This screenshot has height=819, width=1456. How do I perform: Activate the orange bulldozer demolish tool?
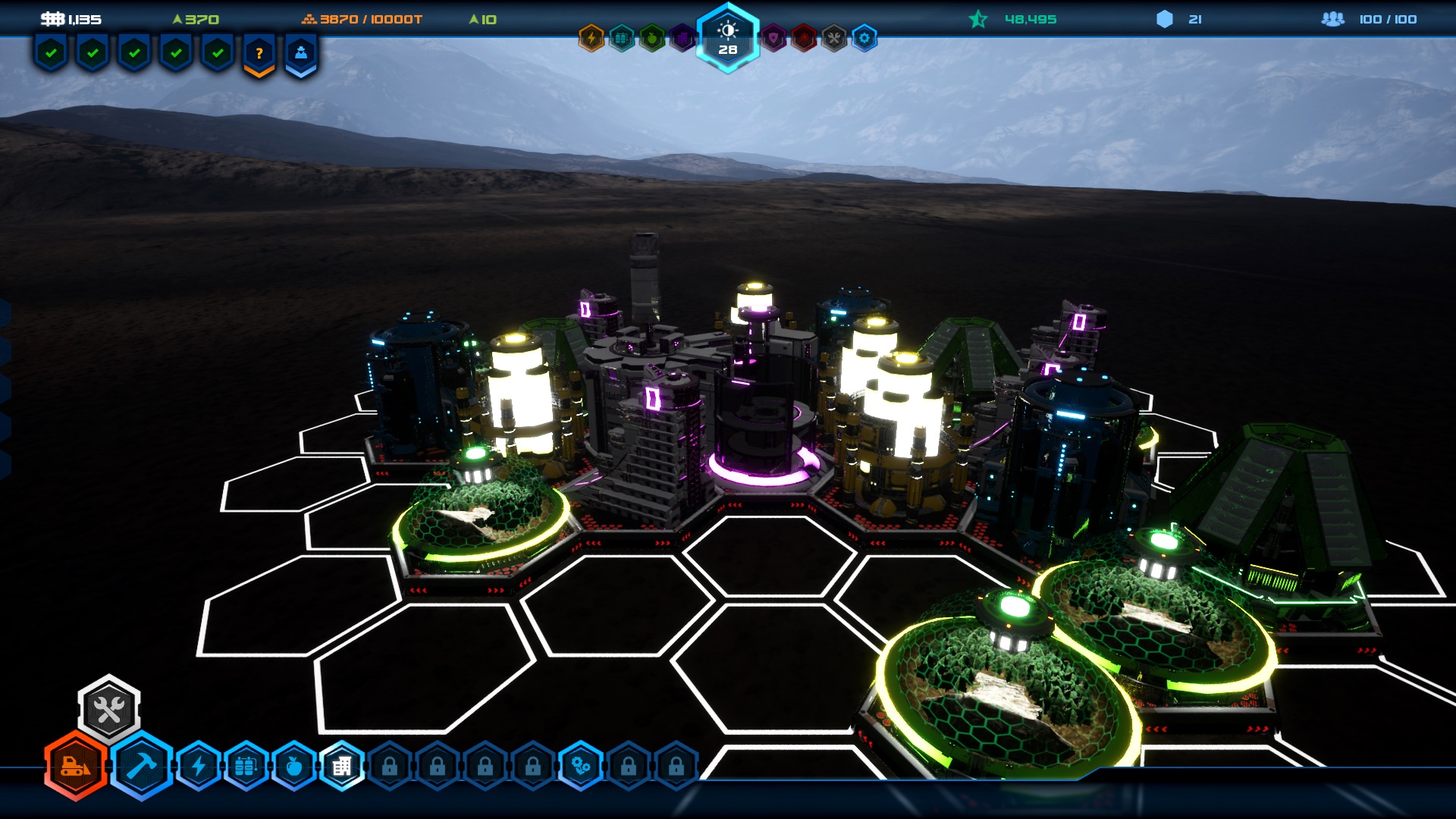76,766
